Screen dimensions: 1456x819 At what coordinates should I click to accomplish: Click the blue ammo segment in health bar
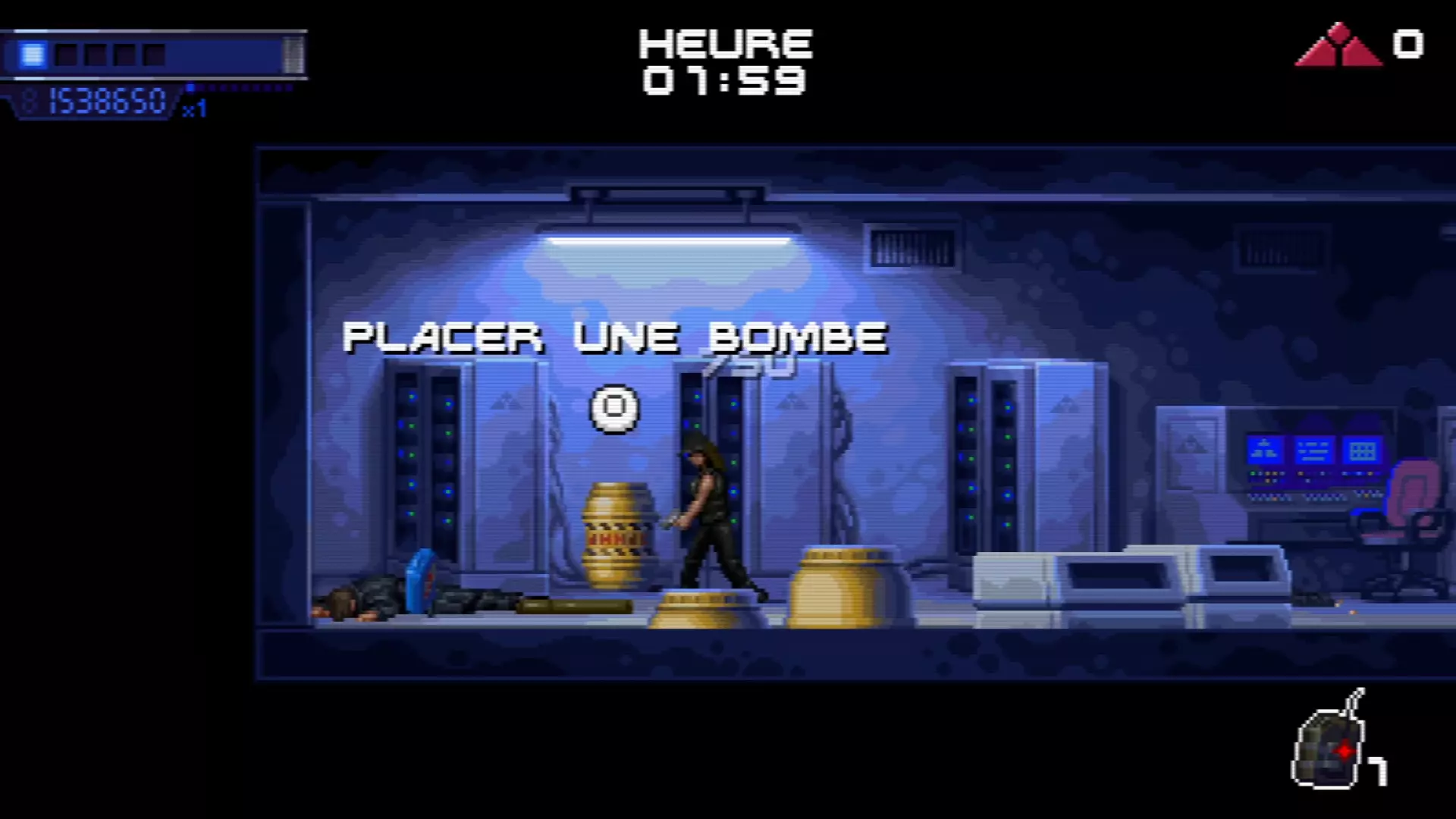(x=32, y=54)
